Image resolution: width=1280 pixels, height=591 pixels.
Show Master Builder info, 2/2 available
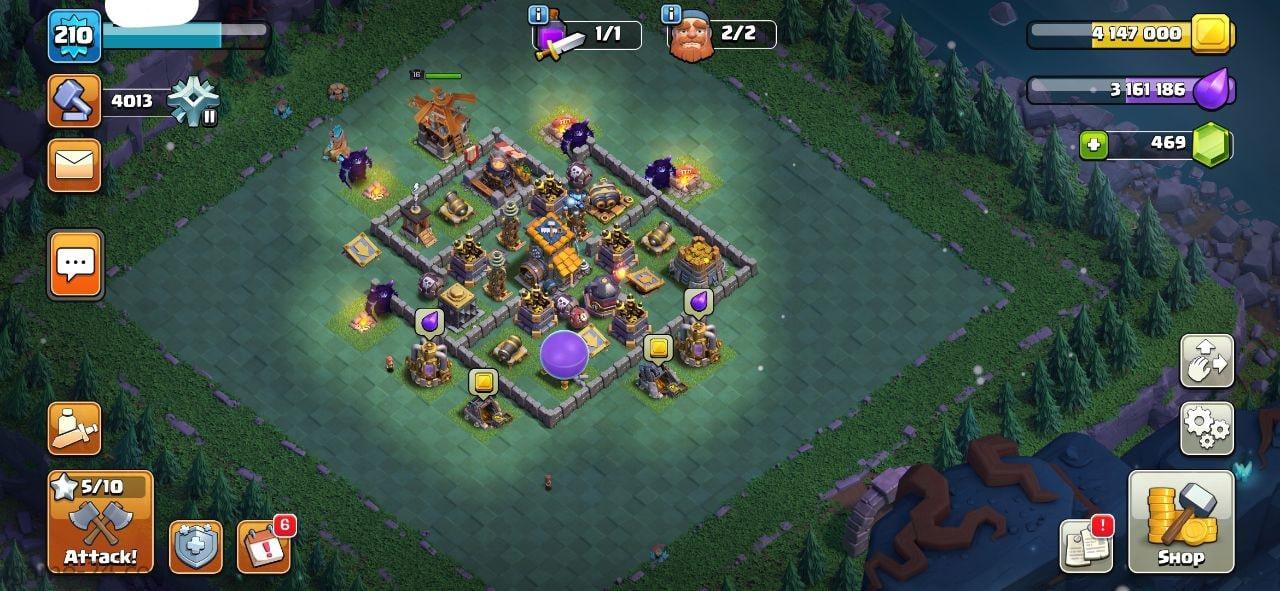coord(720,35)
